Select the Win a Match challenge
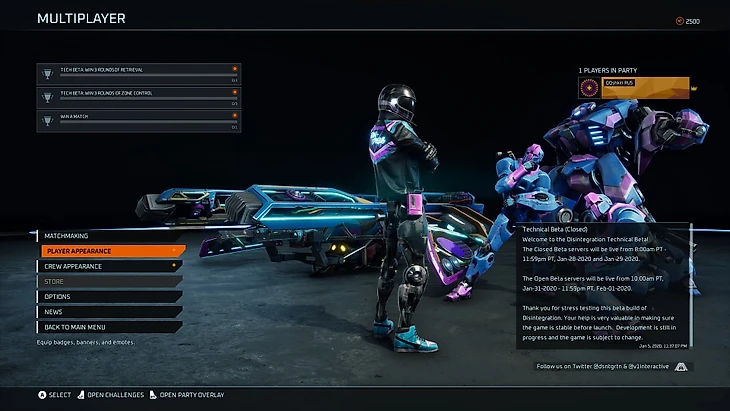 tap(139, 120)
